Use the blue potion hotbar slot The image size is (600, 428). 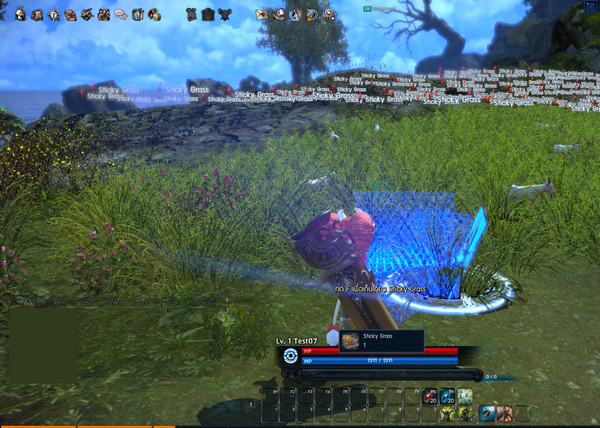click(446, 397)
